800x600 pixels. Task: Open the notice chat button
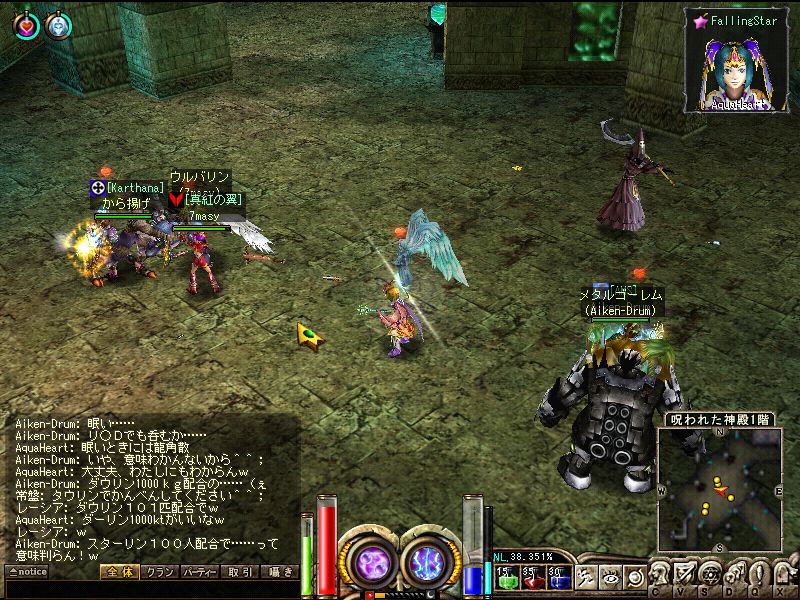click(x=27, y=572)
